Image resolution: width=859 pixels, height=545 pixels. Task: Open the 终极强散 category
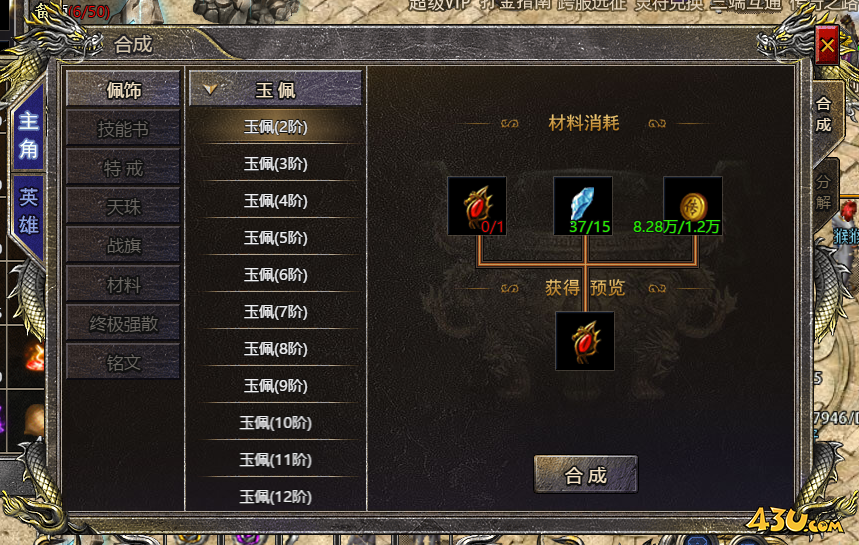tap(123, 324)
